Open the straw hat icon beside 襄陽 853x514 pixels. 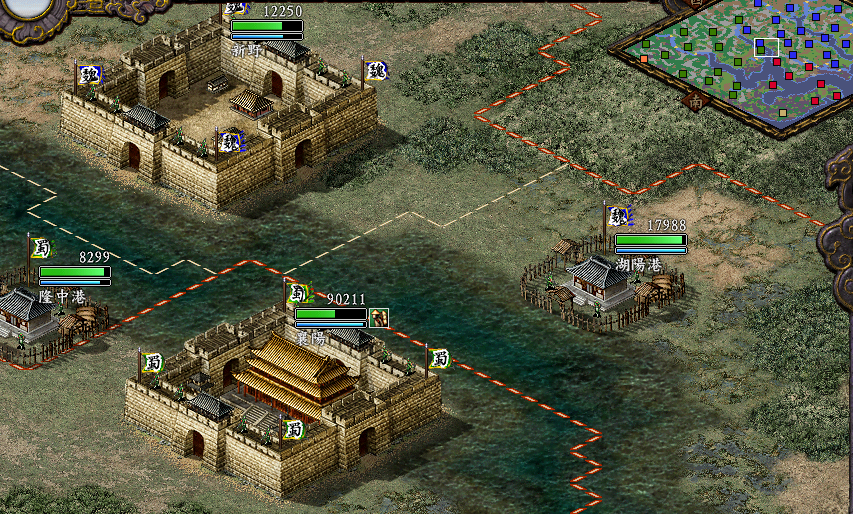378,317
